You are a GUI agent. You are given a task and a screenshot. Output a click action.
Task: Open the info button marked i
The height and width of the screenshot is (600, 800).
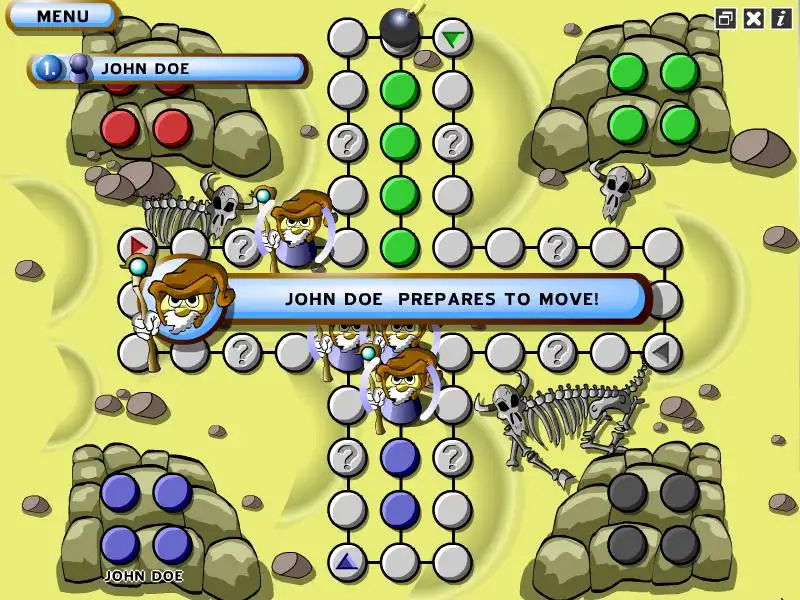[x=780, y=18]
